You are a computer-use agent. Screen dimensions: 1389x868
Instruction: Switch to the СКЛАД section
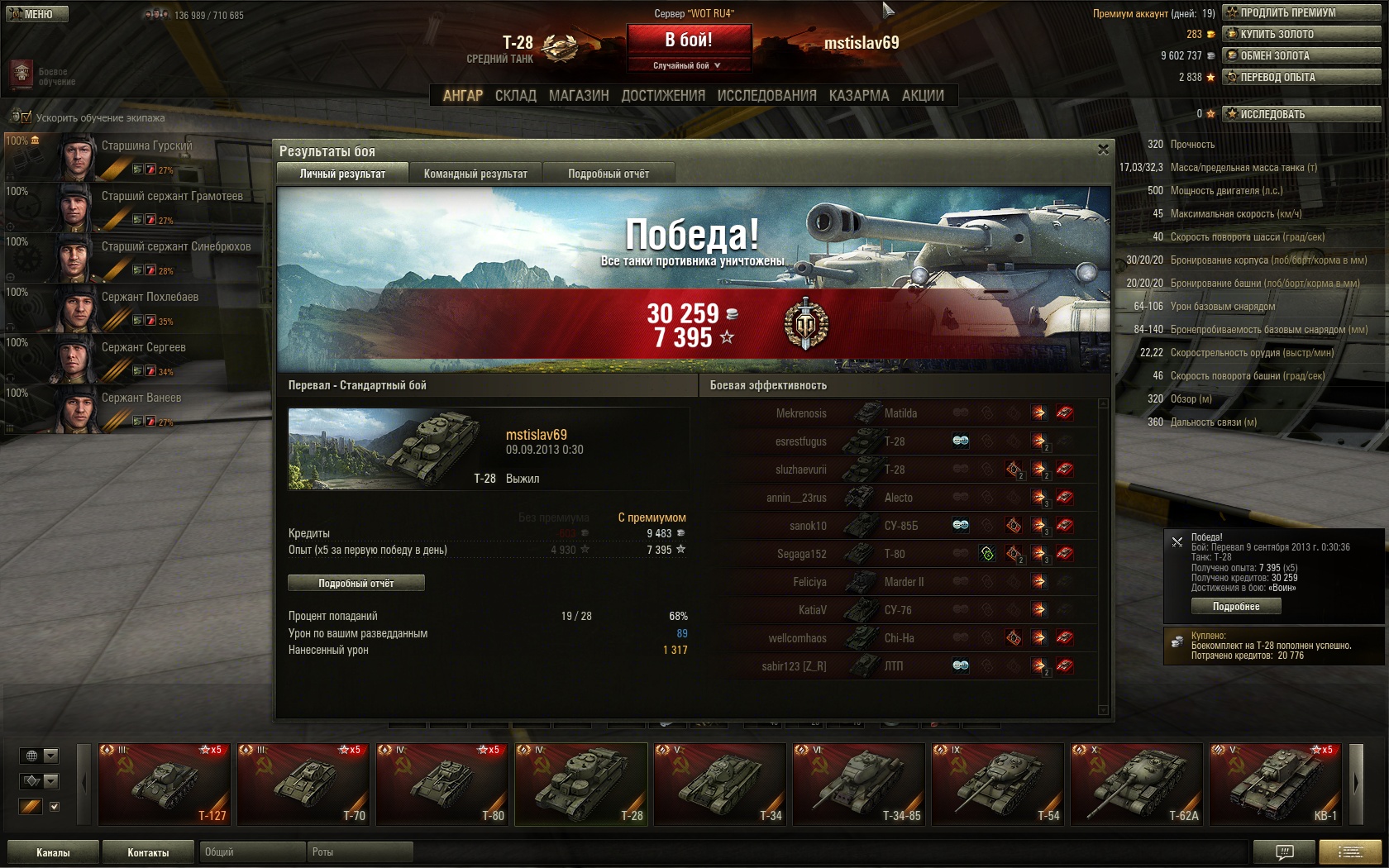515,96
